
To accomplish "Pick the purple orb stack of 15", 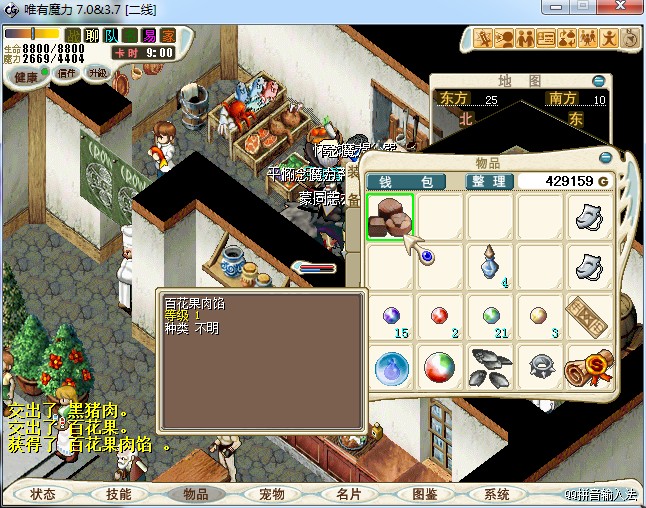I will [390, 317].
